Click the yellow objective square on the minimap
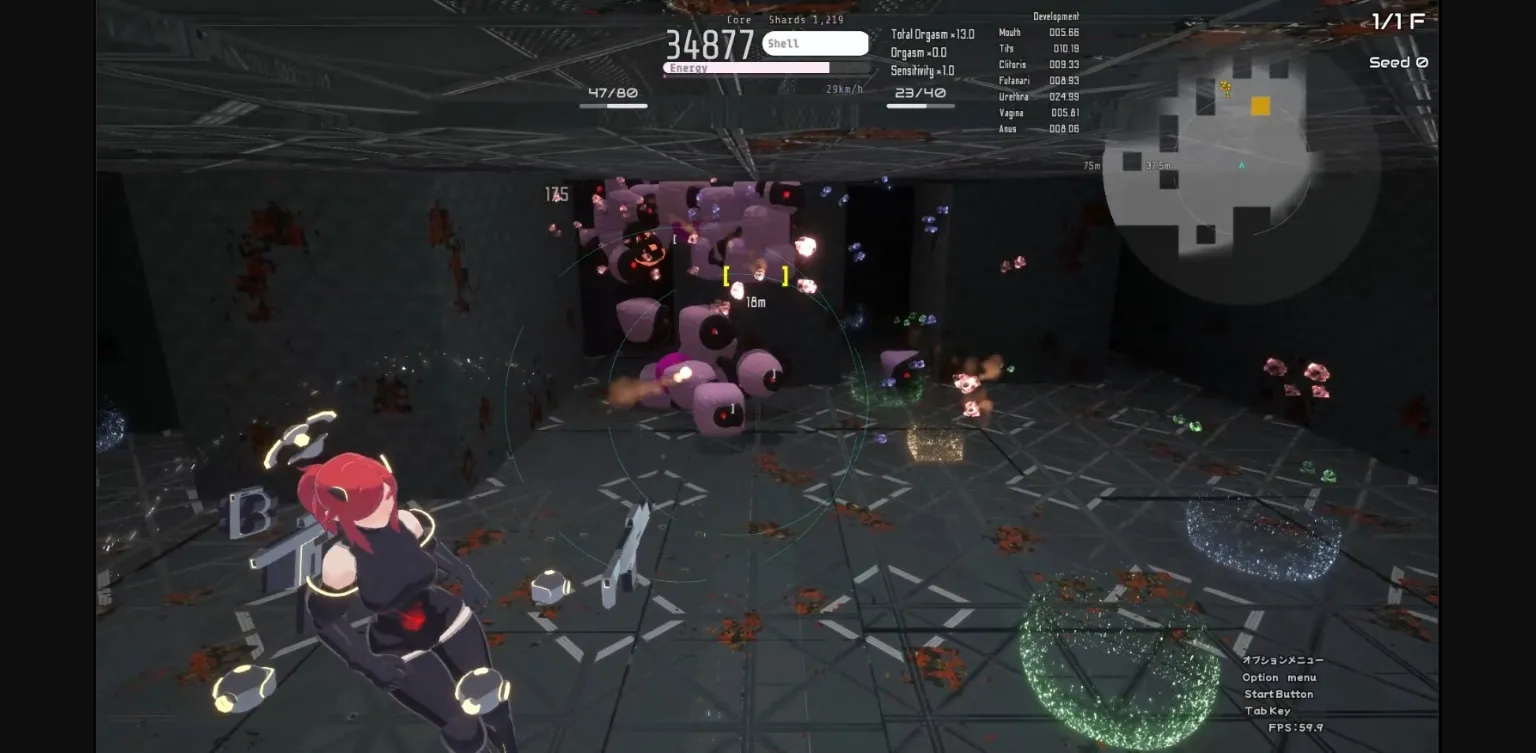 1259,105
